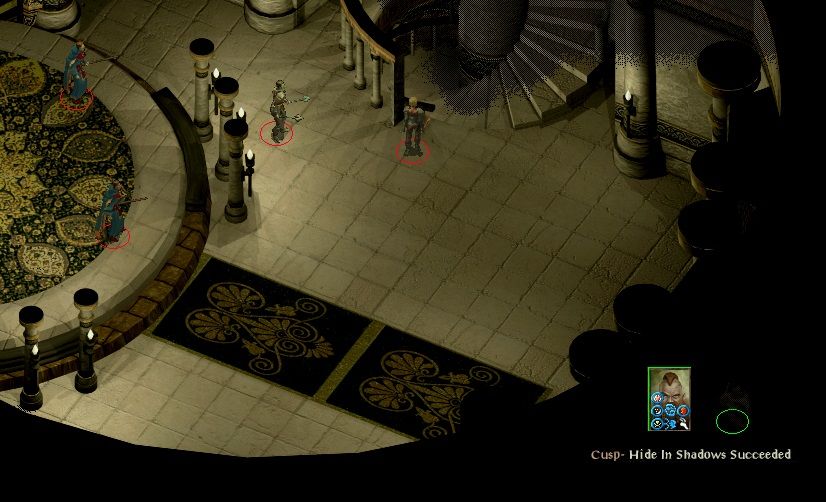Target the armored guard holding a weapon
Image resolution: width=826 pixels, height=502 pixels.
278,111
